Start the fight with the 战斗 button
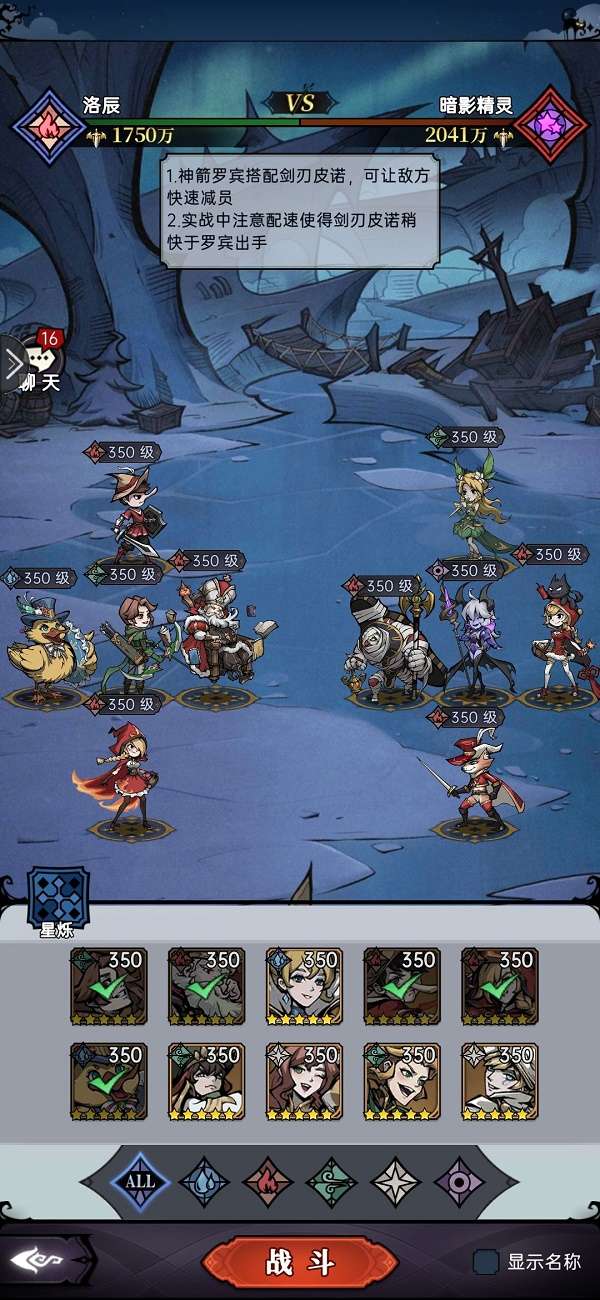The width and height of the screenshot is (600, 1300). [299, 1262]
